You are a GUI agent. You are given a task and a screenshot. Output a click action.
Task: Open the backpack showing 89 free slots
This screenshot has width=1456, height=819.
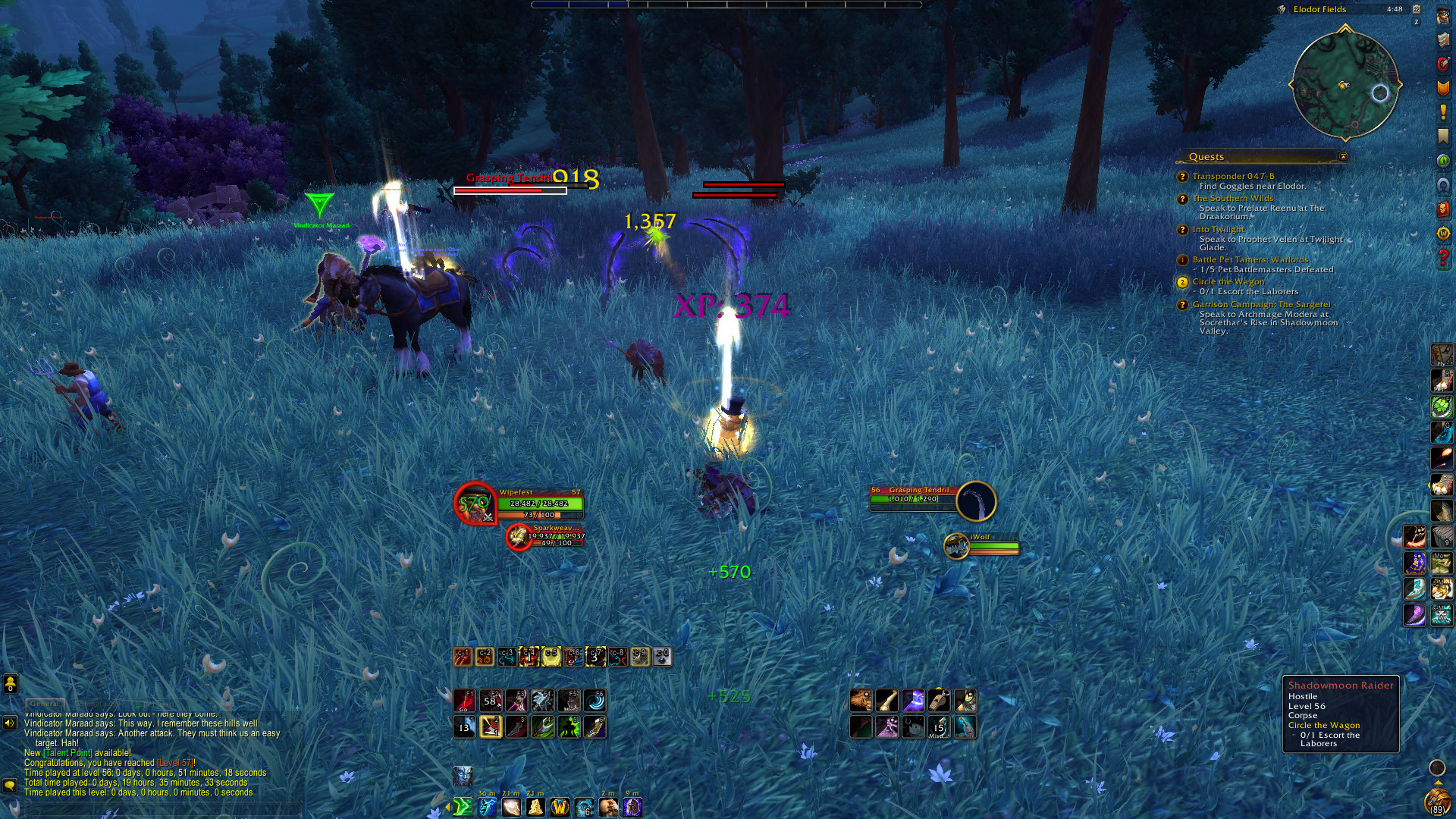click(1437, 802)
